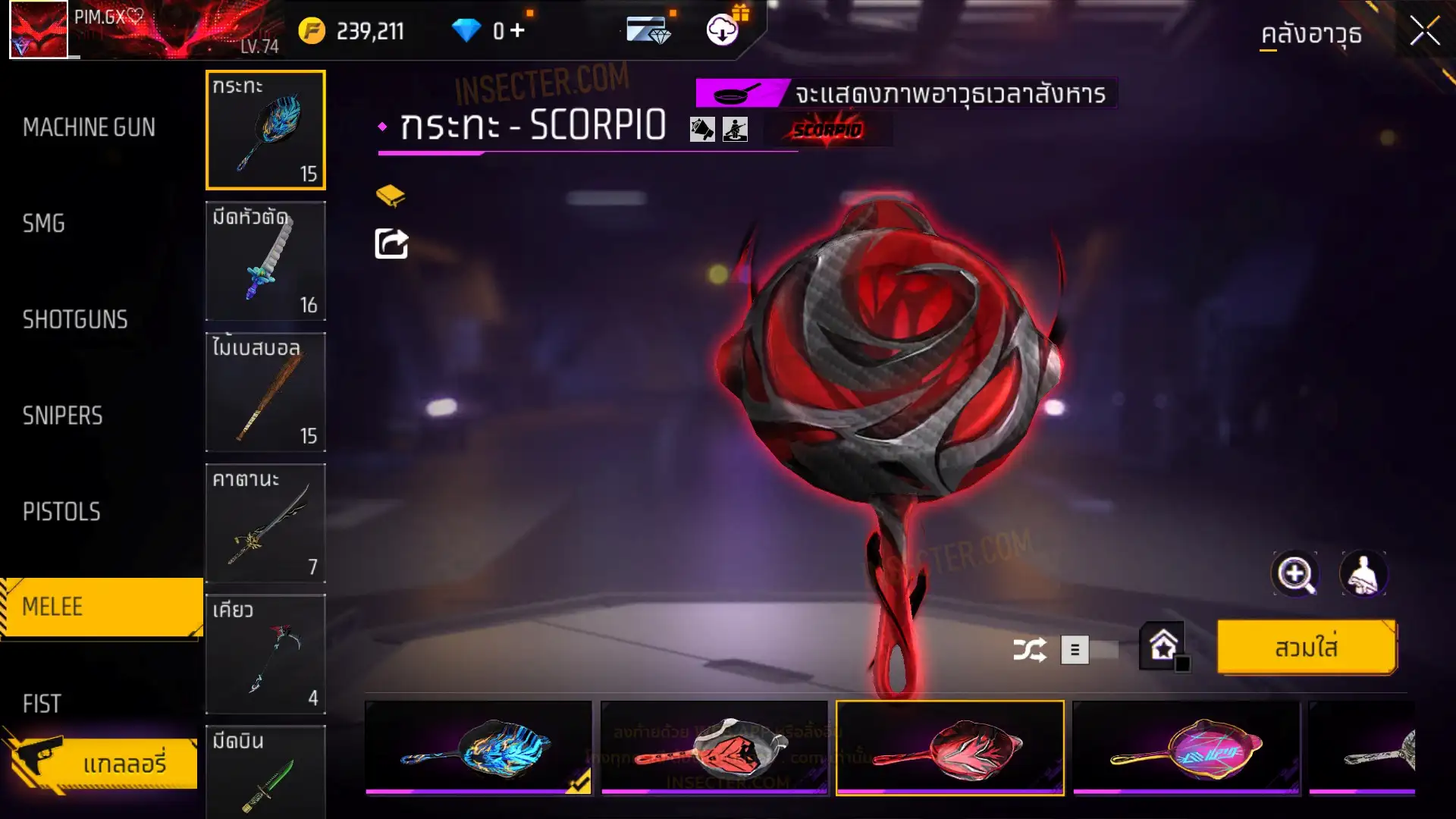This screenshot has width=1456, height=819.
Task: Add diamonds with the plus button
Action: [518, 30]
